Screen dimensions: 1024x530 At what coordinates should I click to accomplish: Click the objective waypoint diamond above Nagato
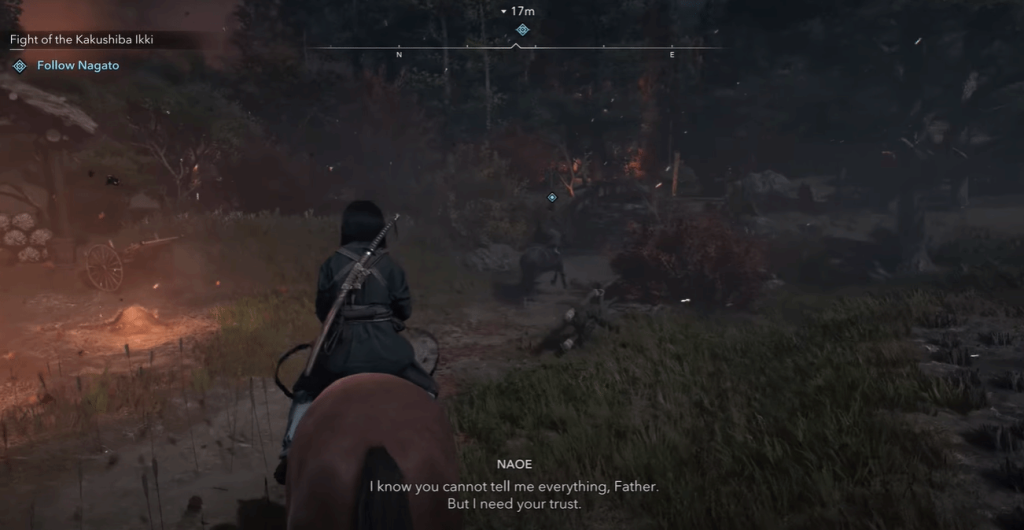click(551, 197)
